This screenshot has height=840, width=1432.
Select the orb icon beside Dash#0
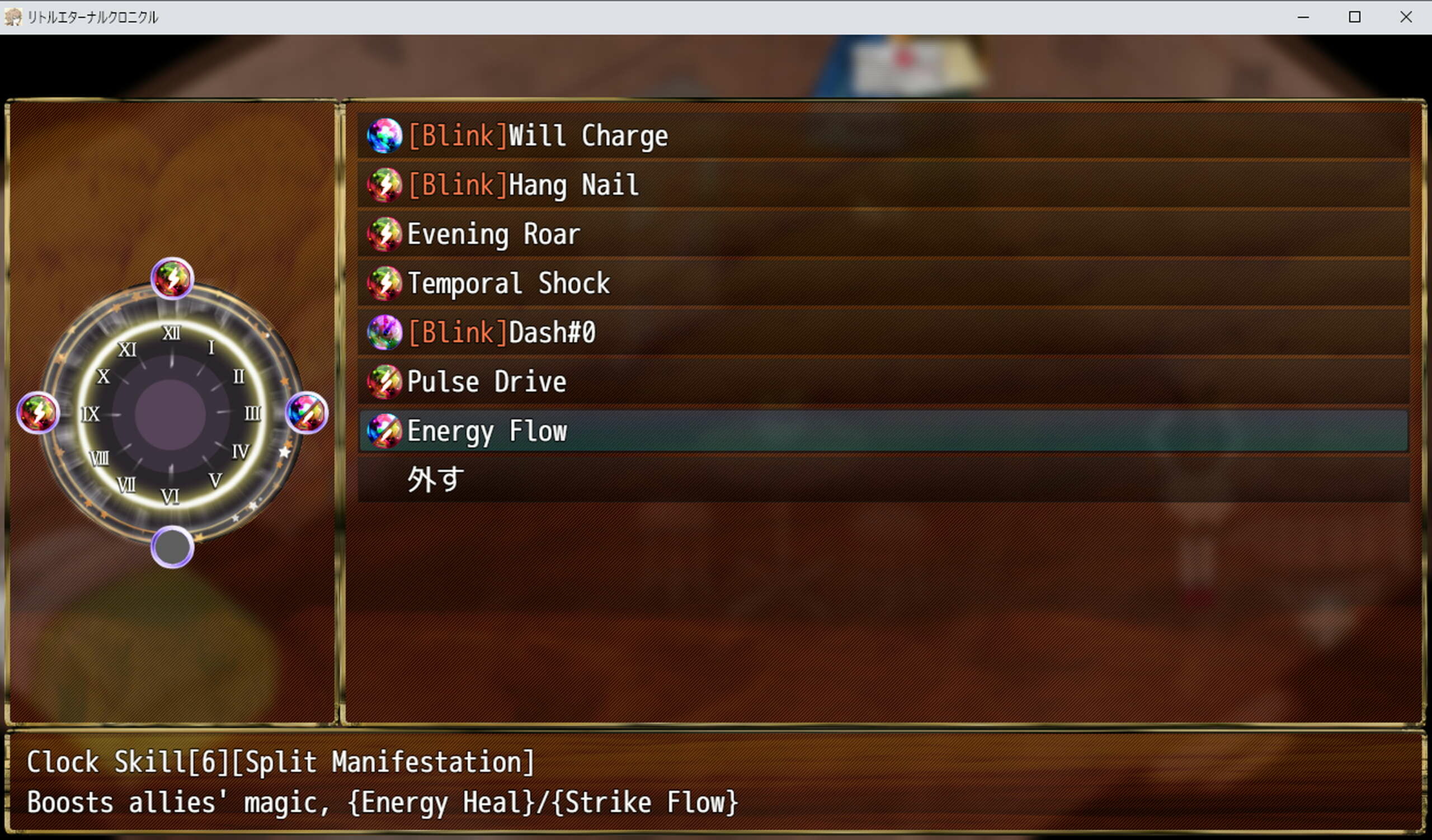[x=384, y=332]
